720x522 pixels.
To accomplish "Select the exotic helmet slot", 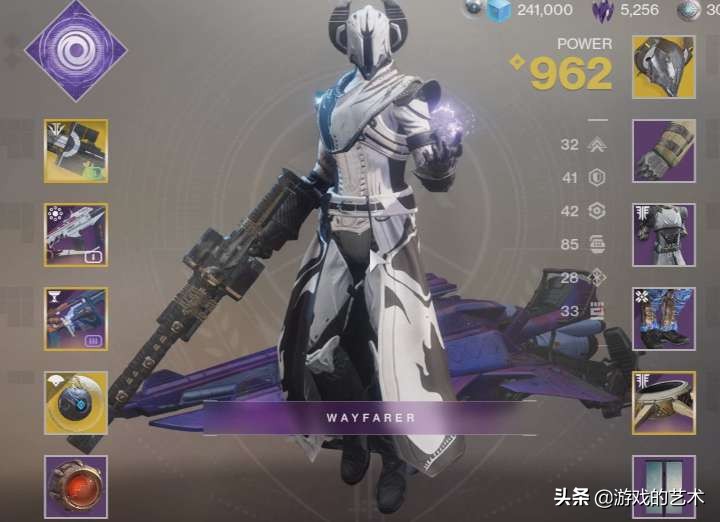I will [x=664, y=67].
